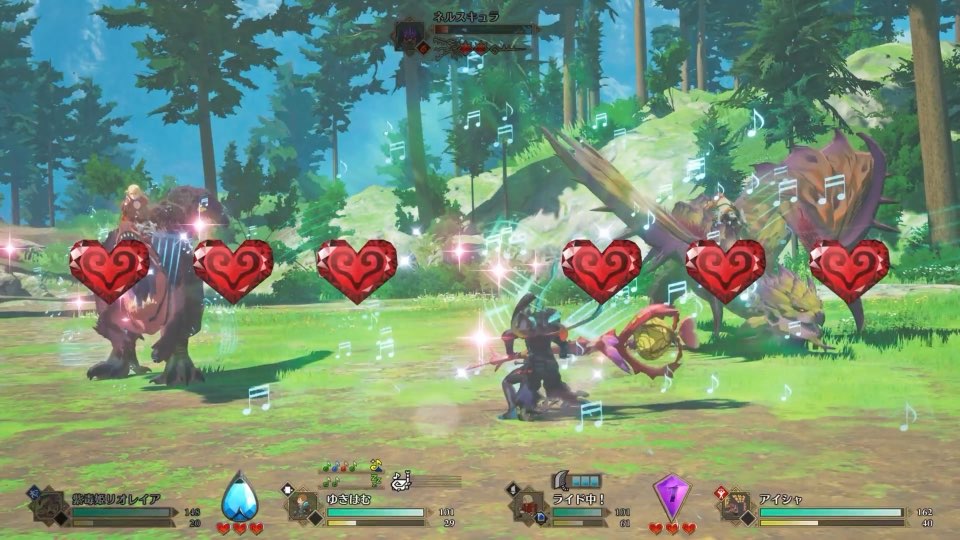Select the アイシャ party member portrait
Viewport: 960px width, 540px height.
pyautogui.click(x=738, y=506)
